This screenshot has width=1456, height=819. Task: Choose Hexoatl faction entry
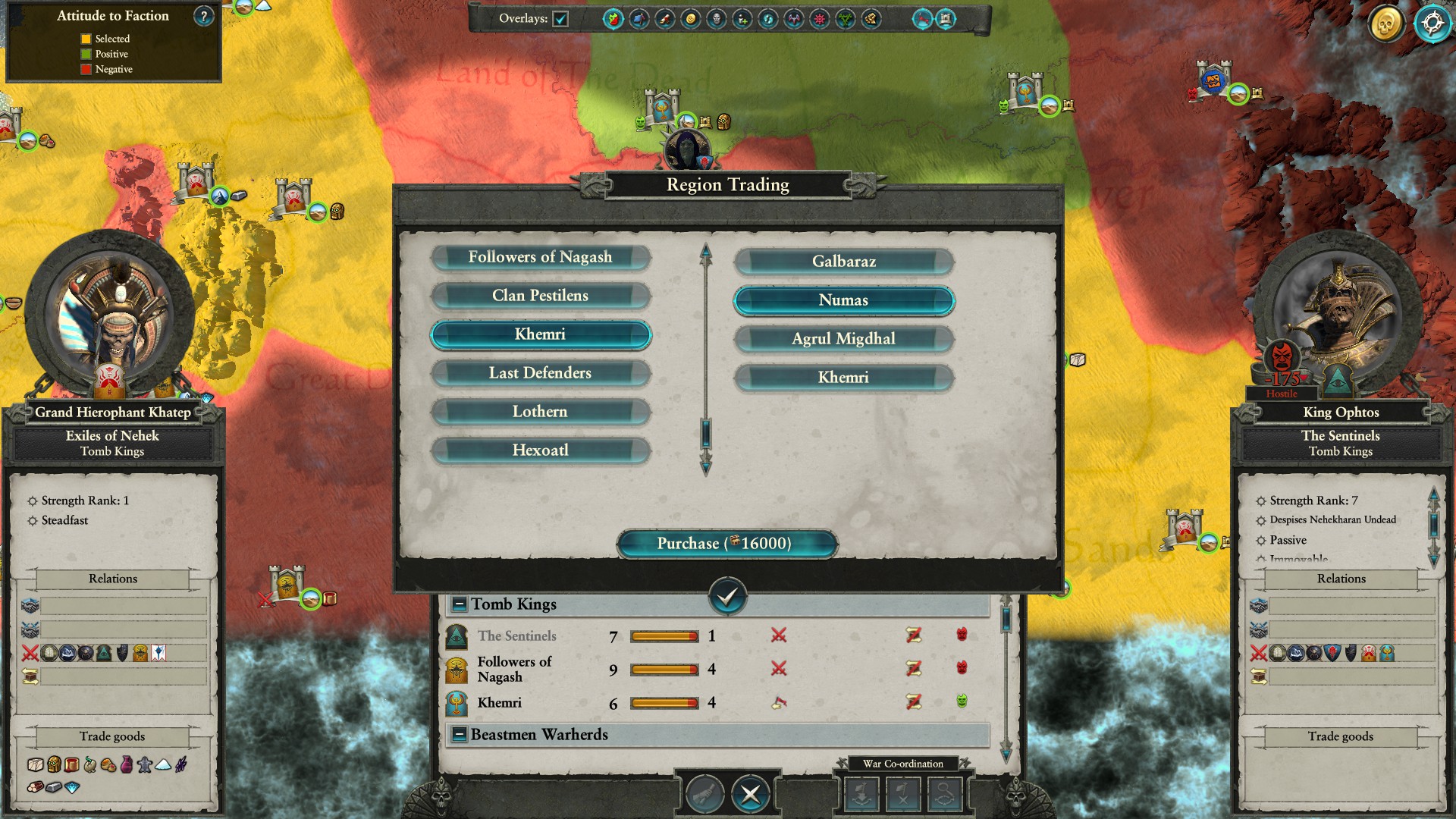(x=540, y=450)
